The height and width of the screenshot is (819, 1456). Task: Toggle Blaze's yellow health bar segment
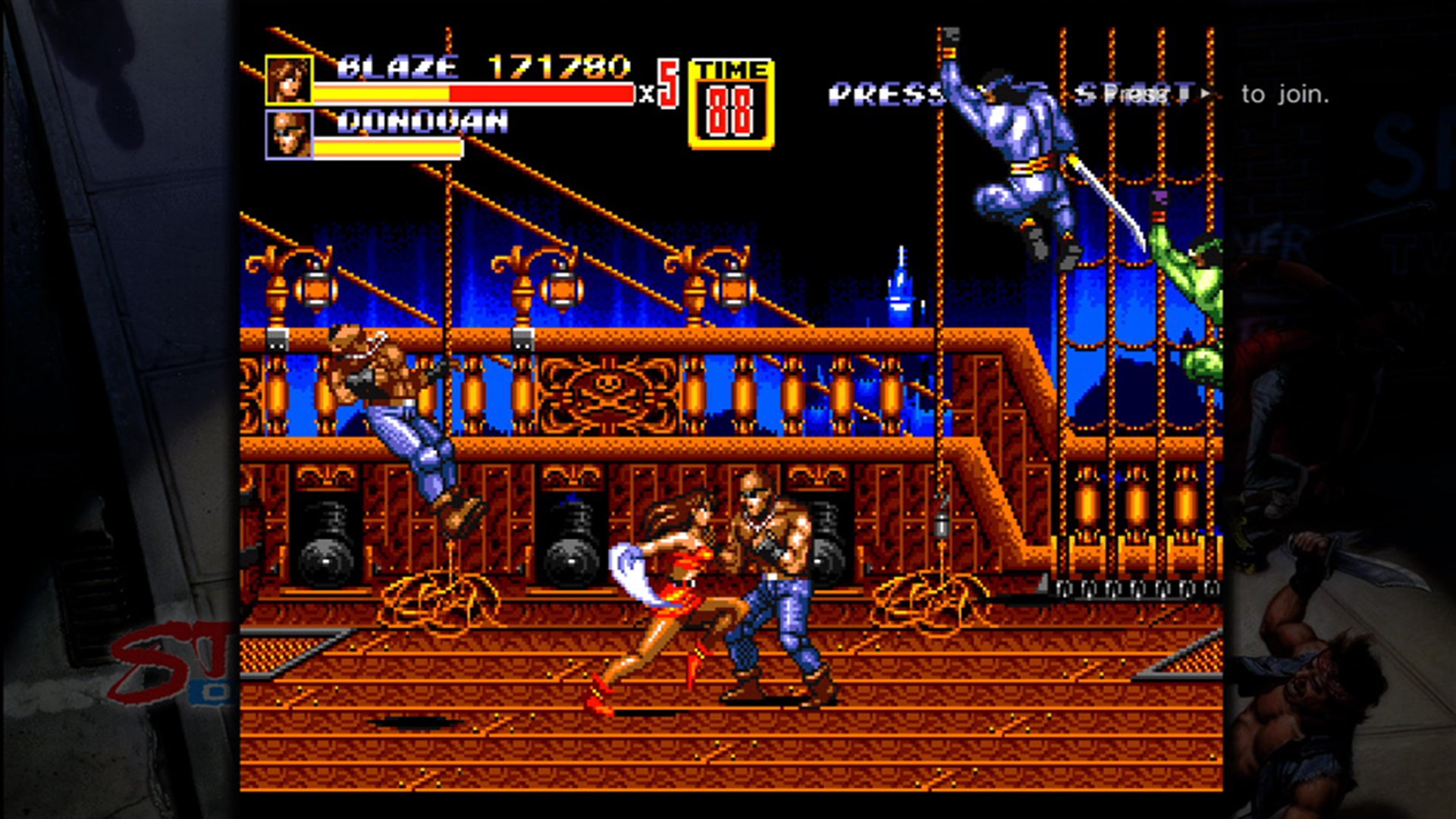[379, 94]
